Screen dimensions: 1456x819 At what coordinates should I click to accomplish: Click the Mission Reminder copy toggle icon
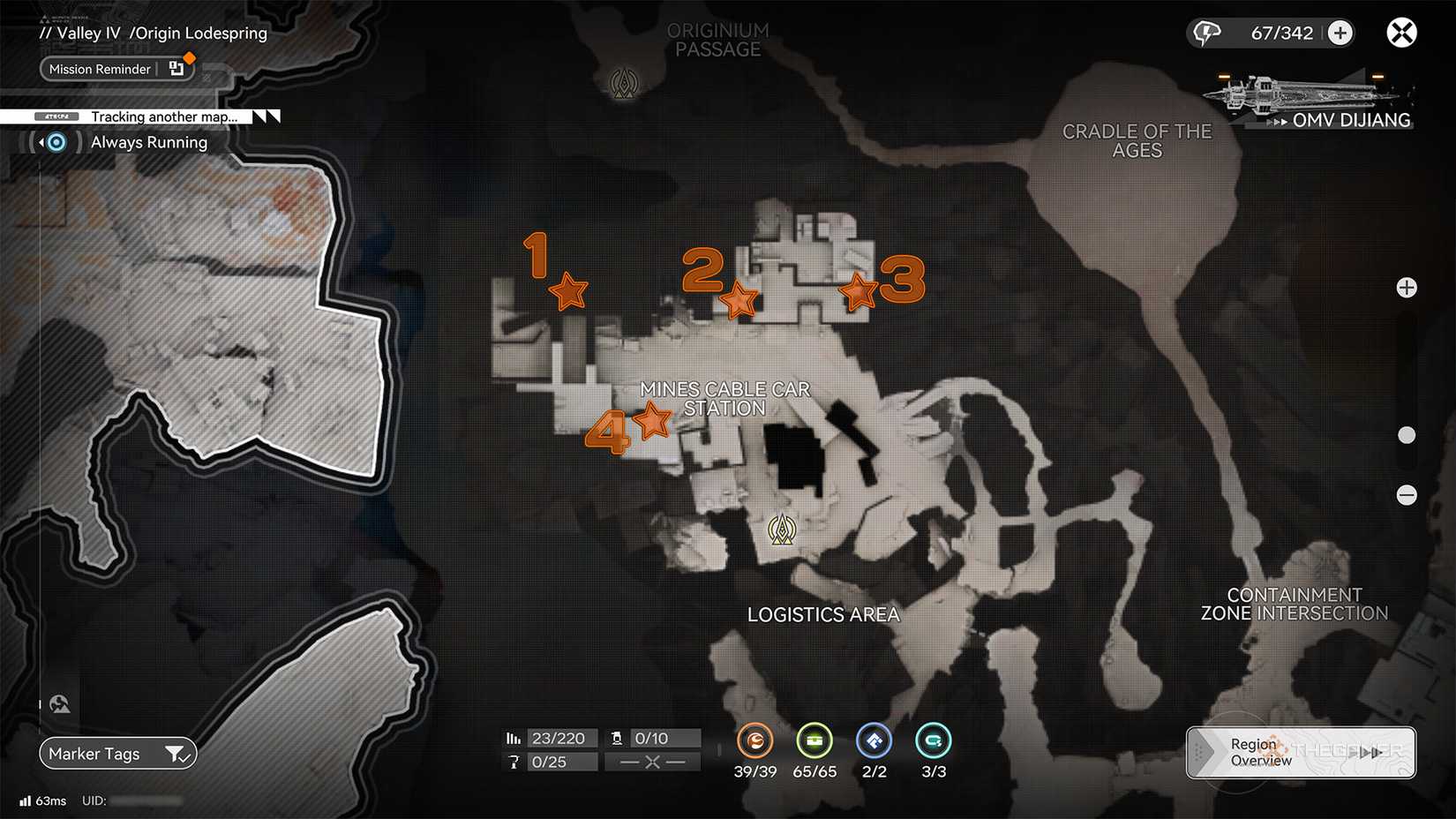pos(176,69)
